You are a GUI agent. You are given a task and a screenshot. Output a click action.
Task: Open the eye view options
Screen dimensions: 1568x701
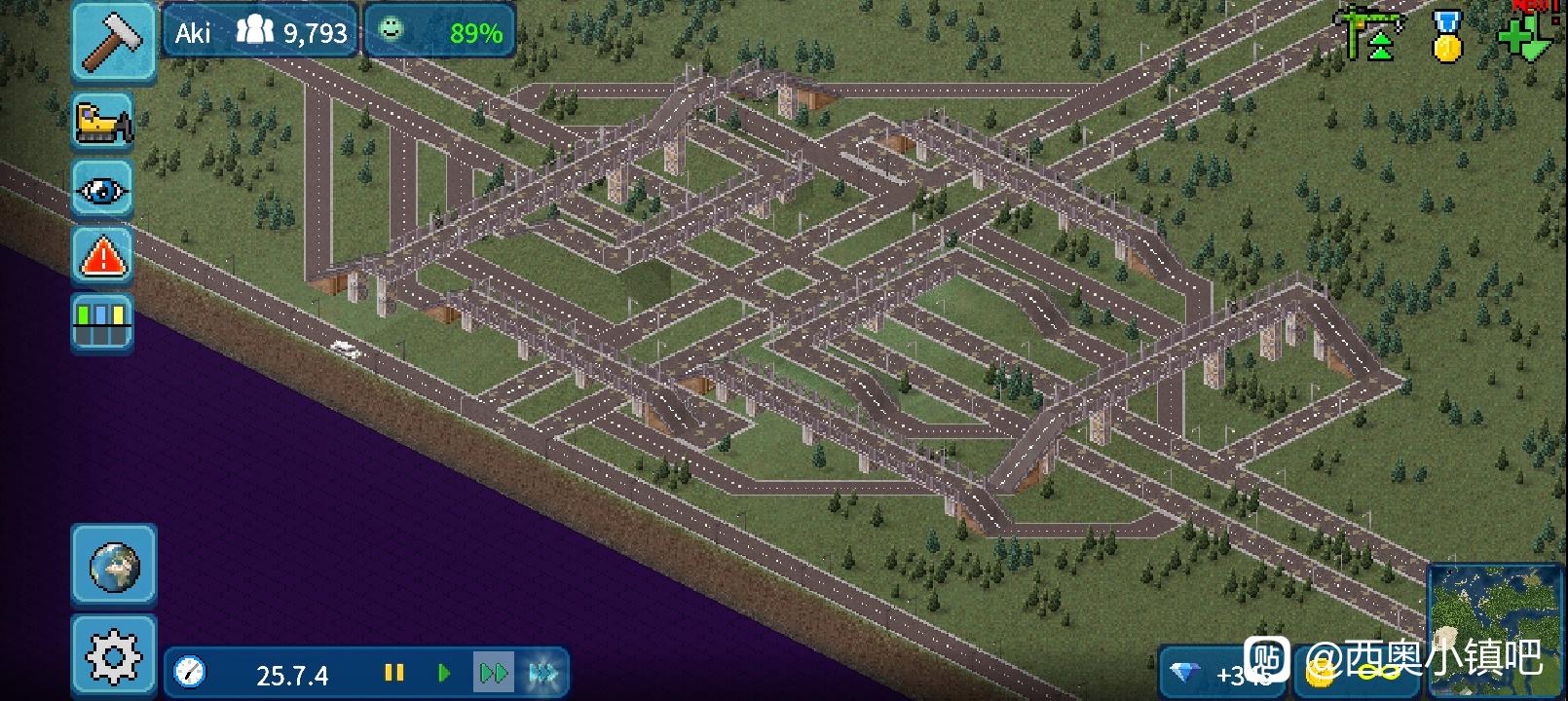(102, 189)
